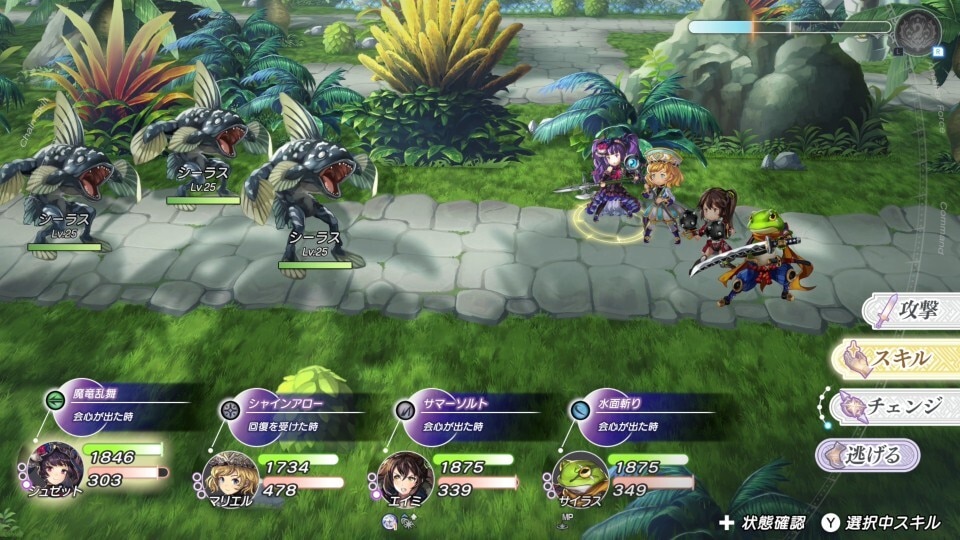The image size is (960, 540).
Task: Activate the circular emblem beside the top gauge
Action: pyautogui.click(x=917, y=30)
